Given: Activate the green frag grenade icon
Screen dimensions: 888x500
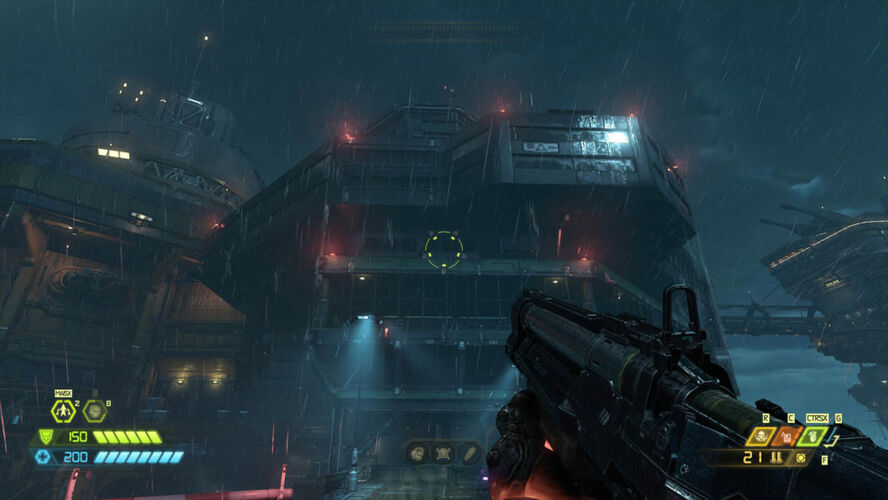Looking at the screenshot, I should pyautogui.click(x=811, y=436).
